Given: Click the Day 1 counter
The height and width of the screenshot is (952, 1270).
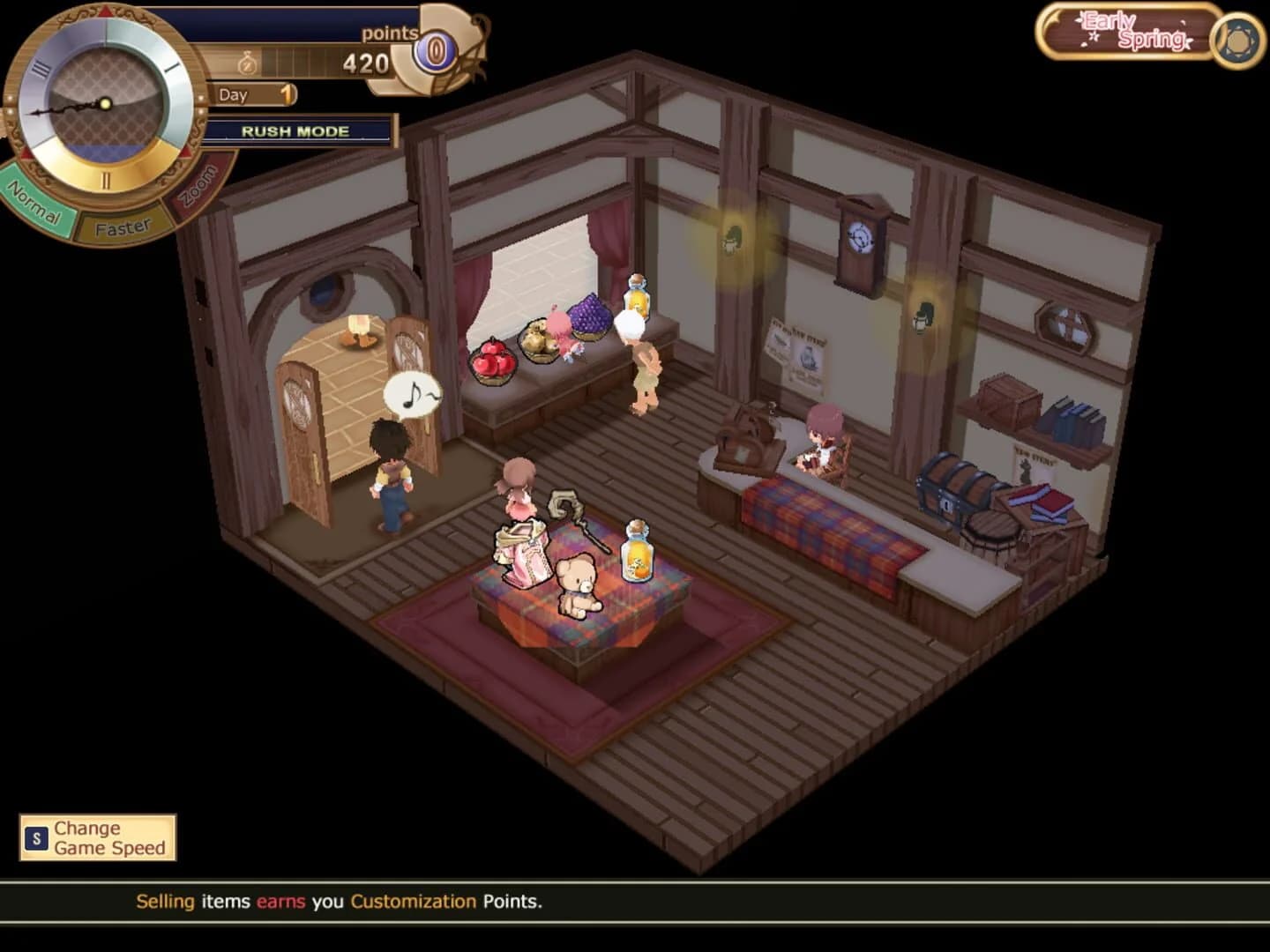Looking at the screenshot, I should [255, 95].
